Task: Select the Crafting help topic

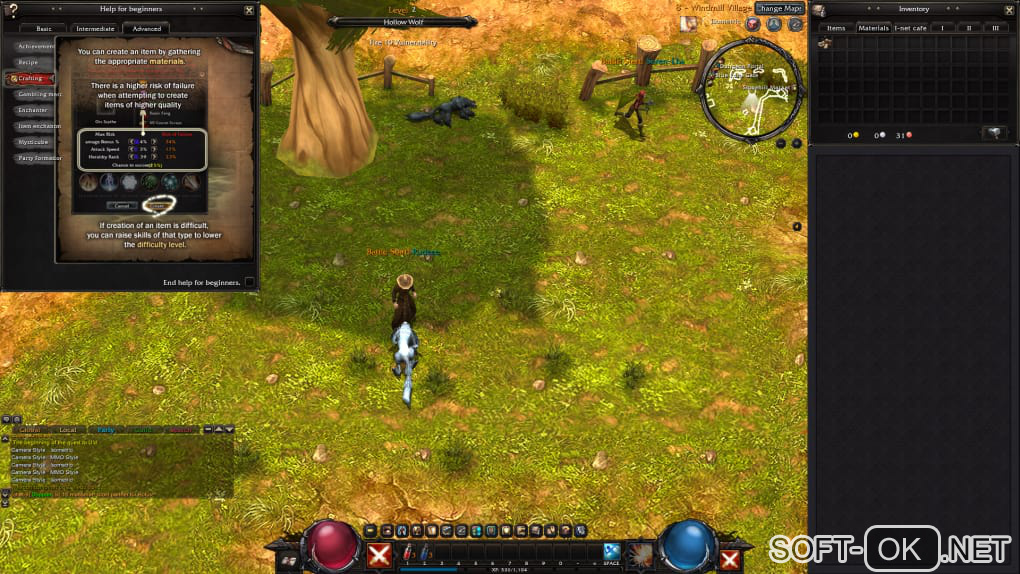Action: [30, 78]
